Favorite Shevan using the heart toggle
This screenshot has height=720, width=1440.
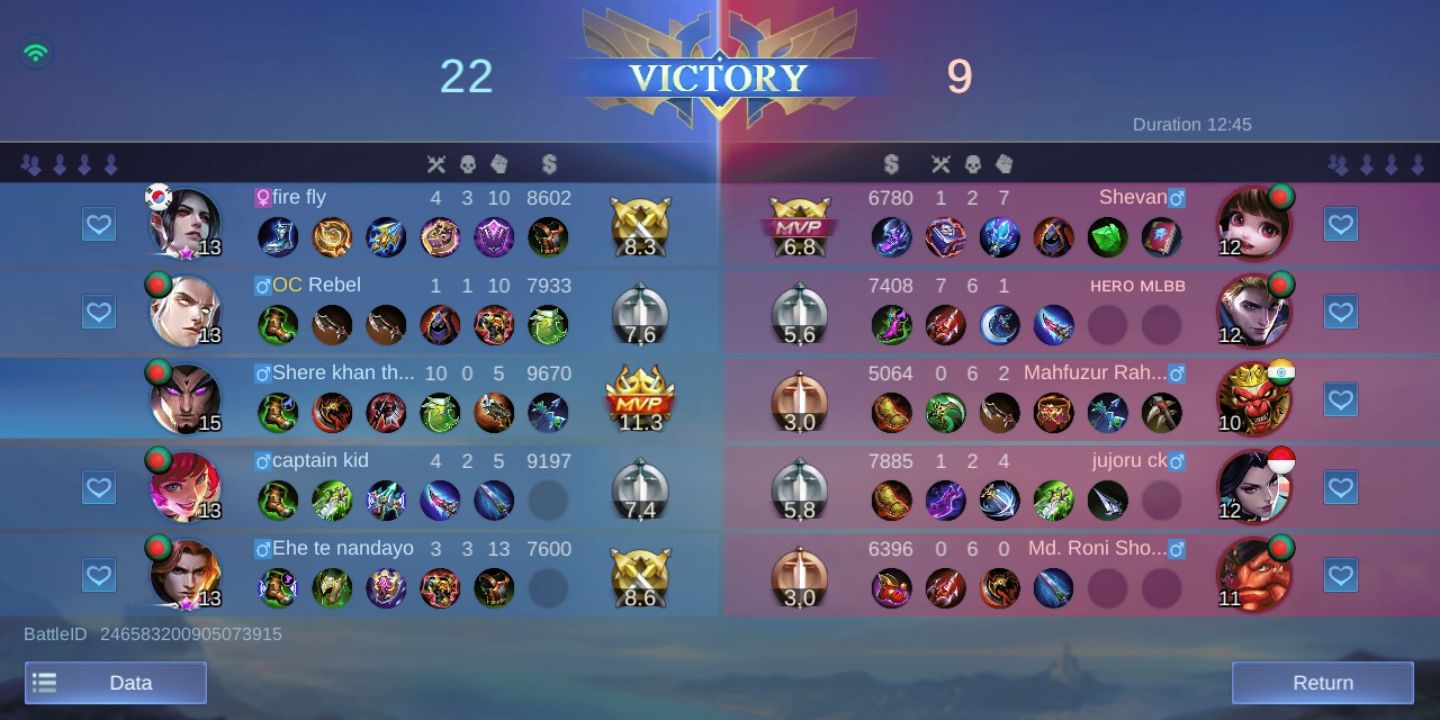(x=1341, y=224)
